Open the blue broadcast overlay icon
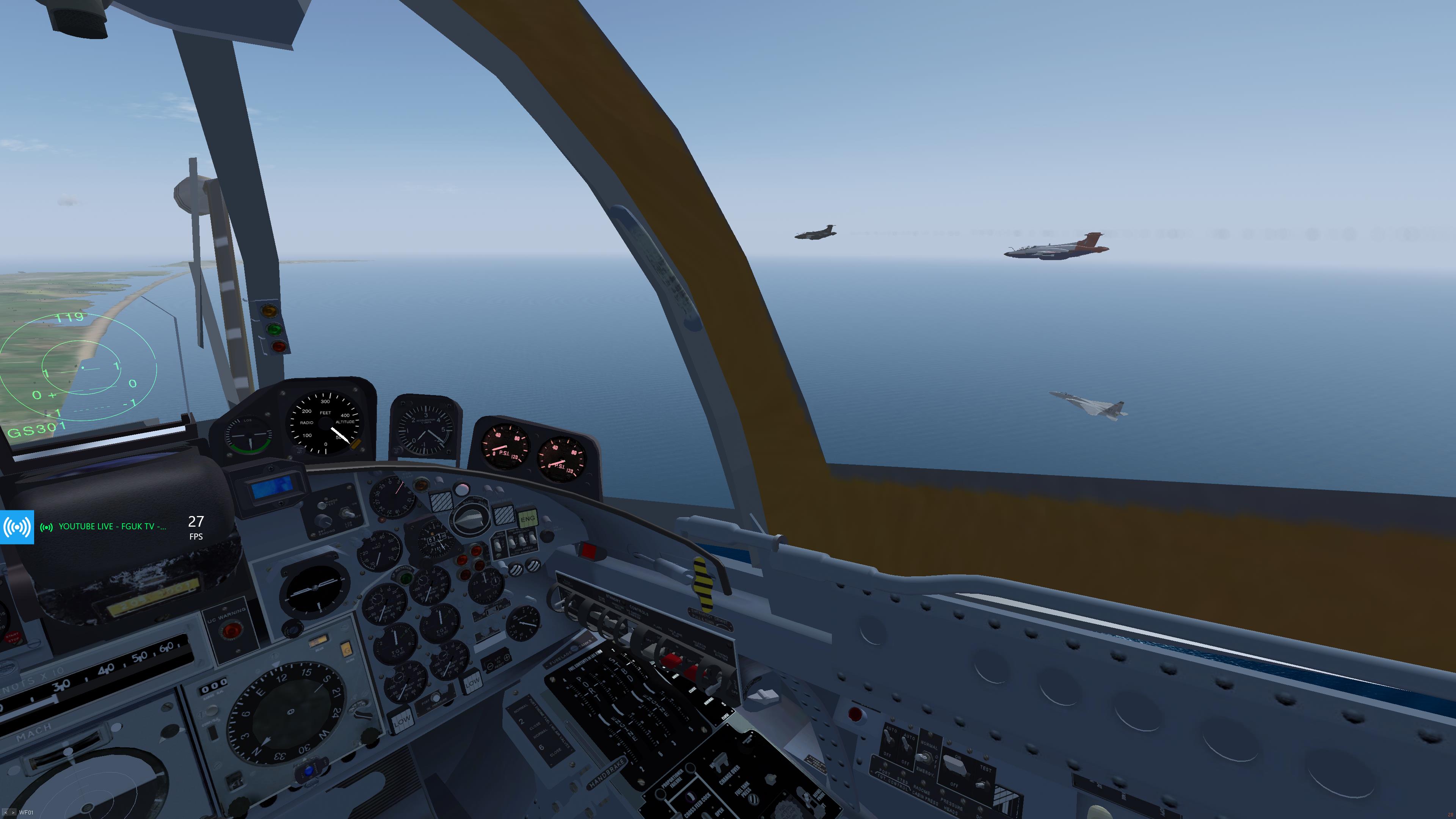 click(x=17, y=527)
